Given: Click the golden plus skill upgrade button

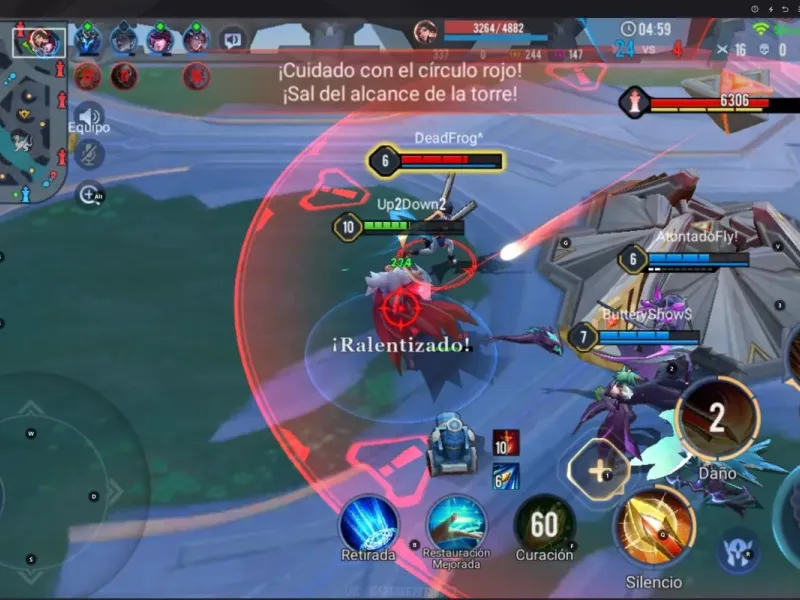Looking at the screenshot, I should click(x=597, y=469).
